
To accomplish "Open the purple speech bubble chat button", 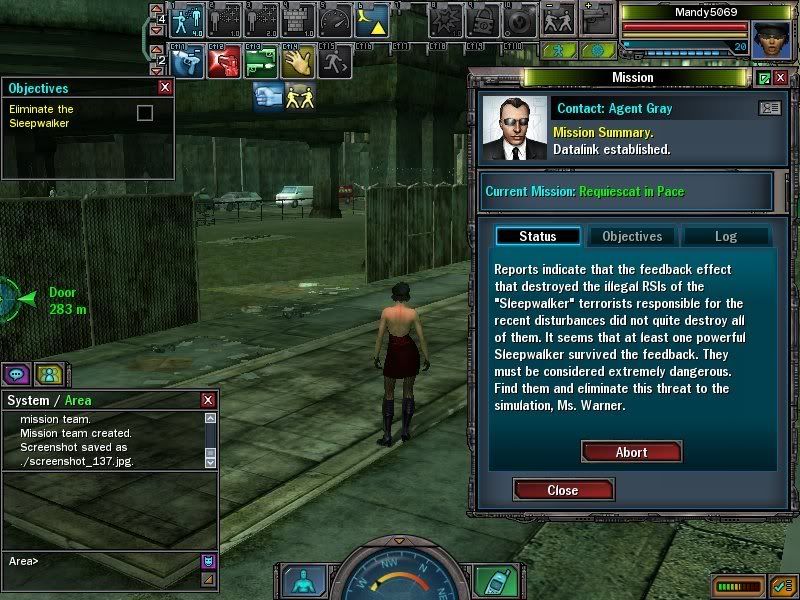I will point(16,374).
